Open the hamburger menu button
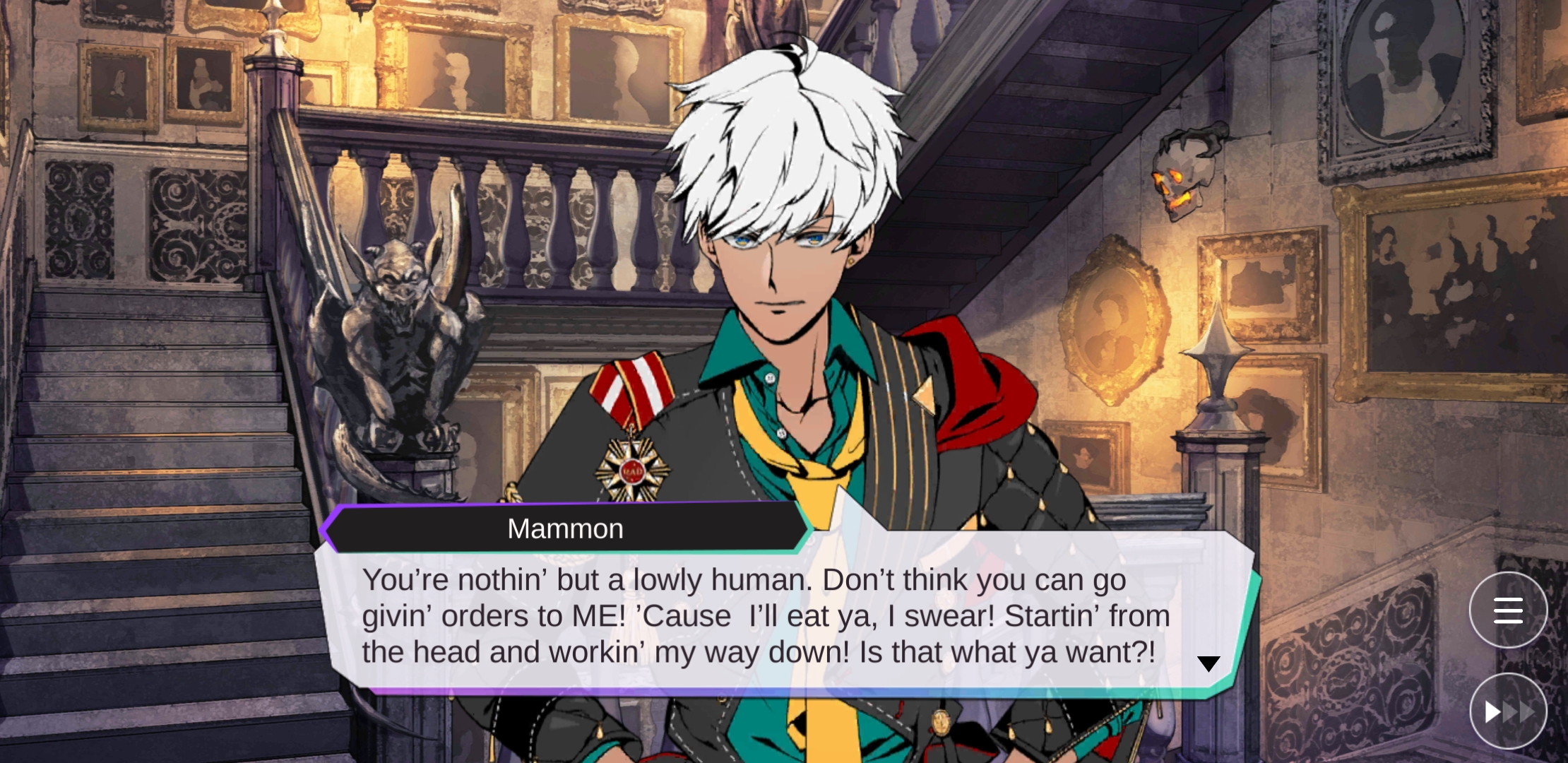 (1508, 610)
